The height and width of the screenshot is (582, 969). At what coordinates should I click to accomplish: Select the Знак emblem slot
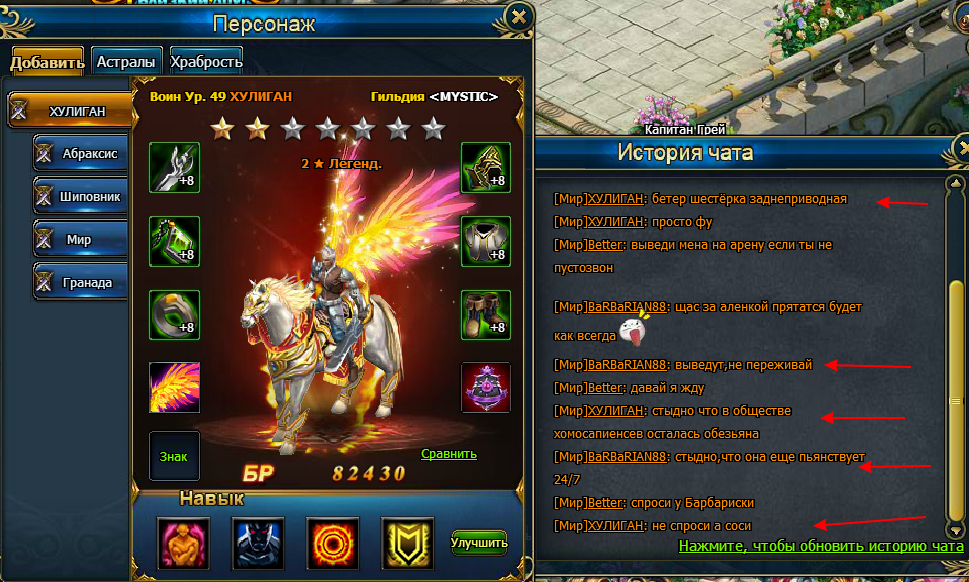click(x=174, y=457)
